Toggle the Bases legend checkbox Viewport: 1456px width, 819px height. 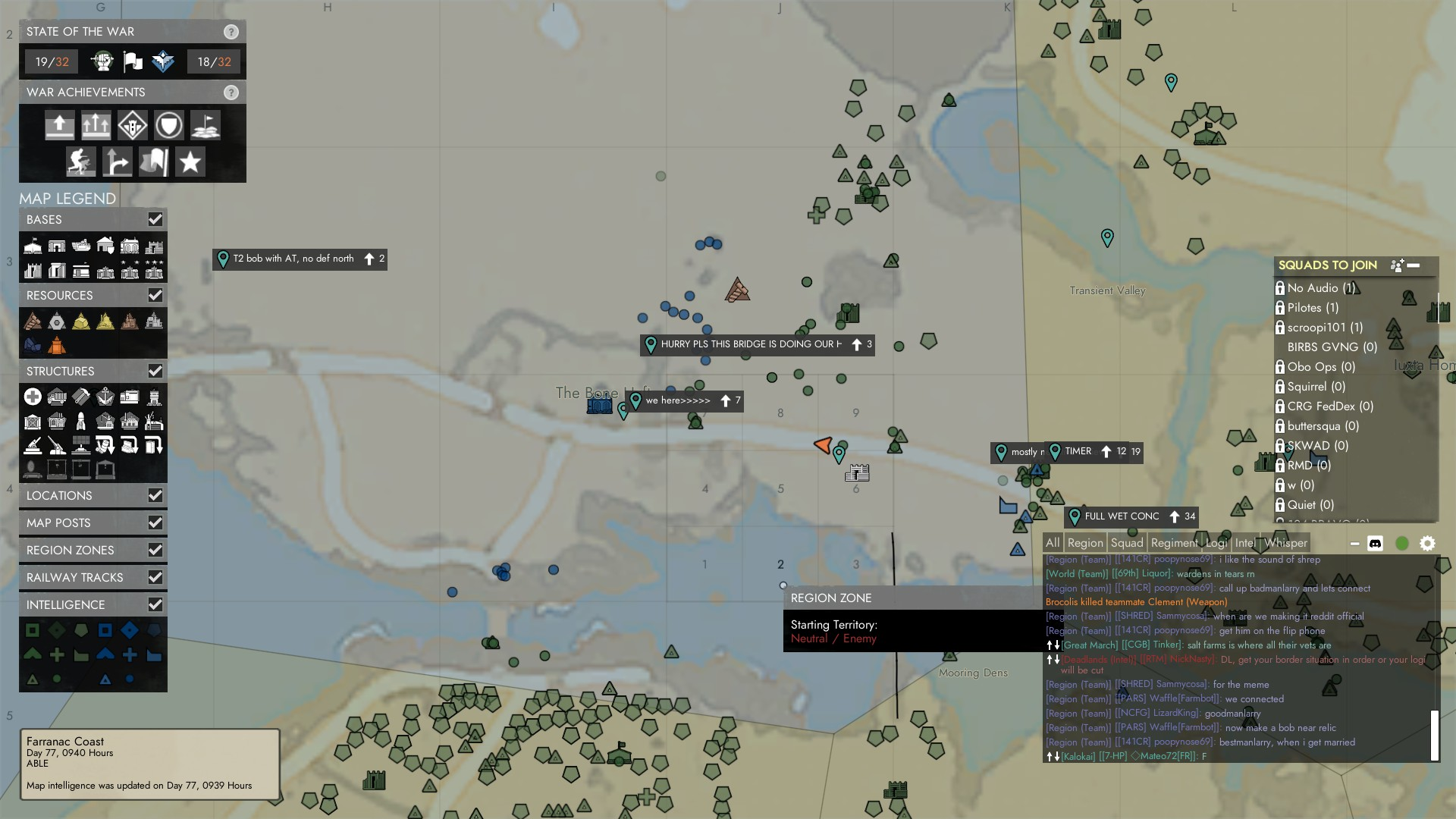click(x=155, y=219)
